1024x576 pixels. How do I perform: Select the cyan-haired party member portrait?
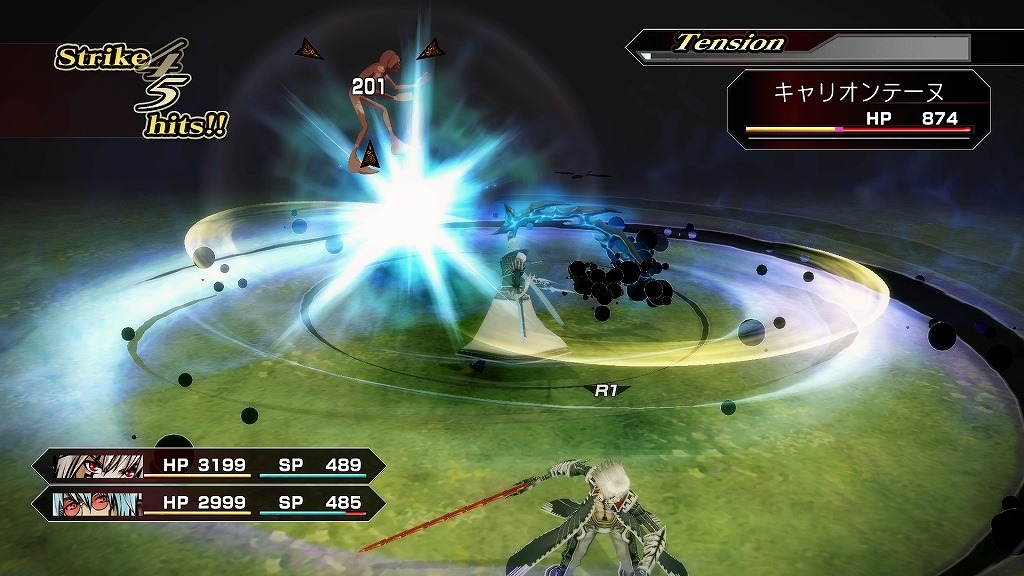point(98,502)
